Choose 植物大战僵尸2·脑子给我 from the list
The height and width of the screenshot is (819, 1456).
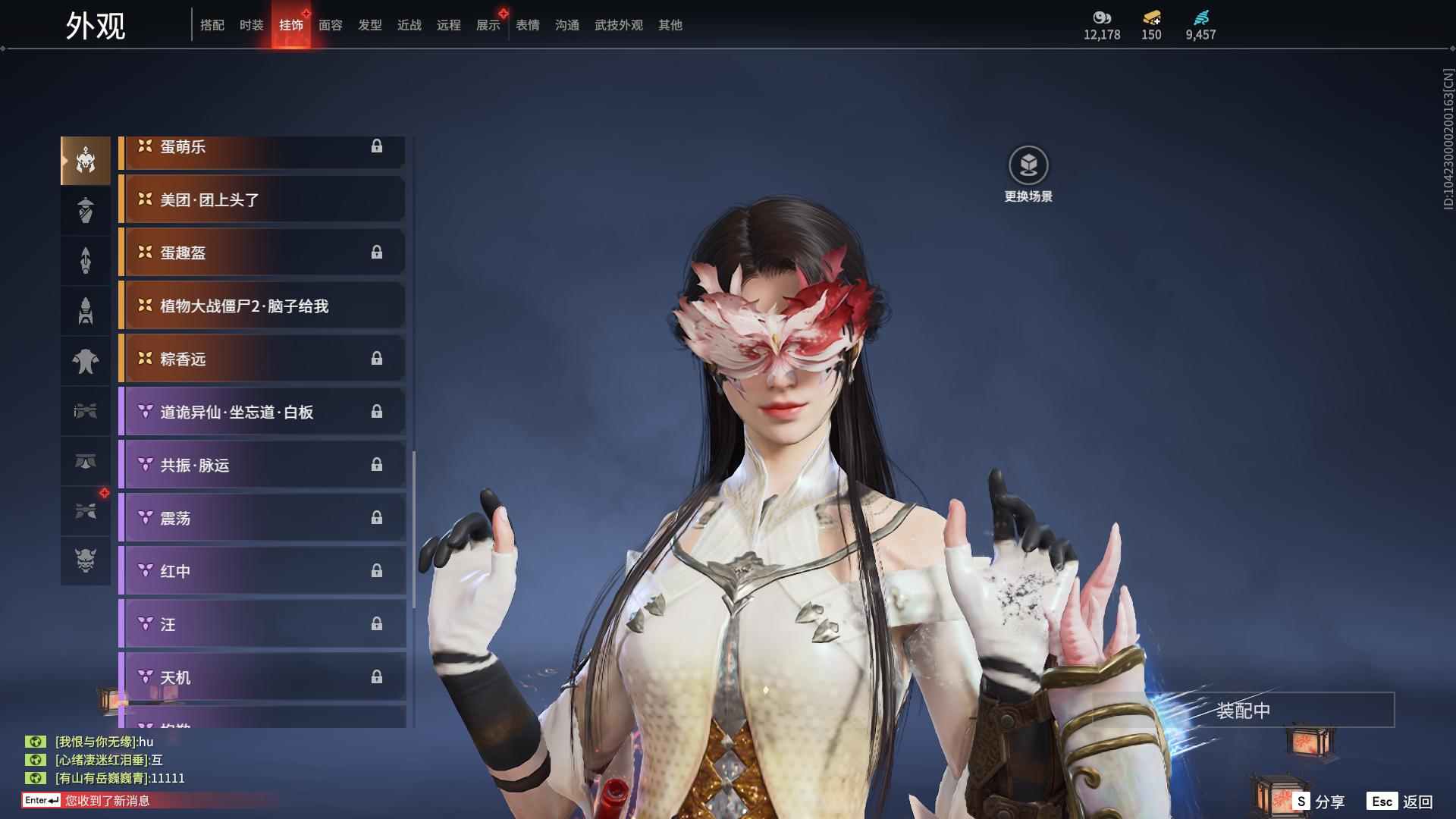point(262,306)
